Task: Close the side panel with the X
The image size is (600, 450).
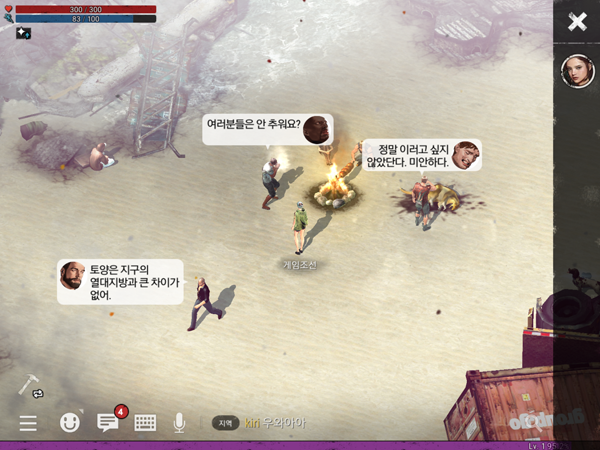Action: point(577,22)
